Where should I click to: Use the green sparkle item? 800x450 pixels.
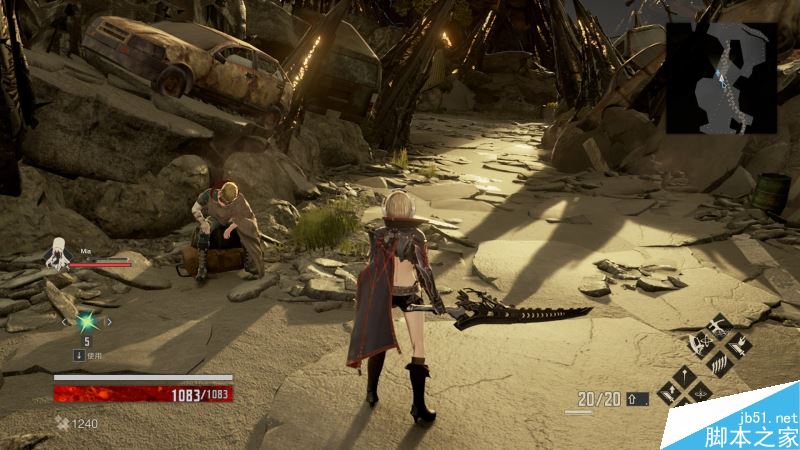[x=87, y=322]
